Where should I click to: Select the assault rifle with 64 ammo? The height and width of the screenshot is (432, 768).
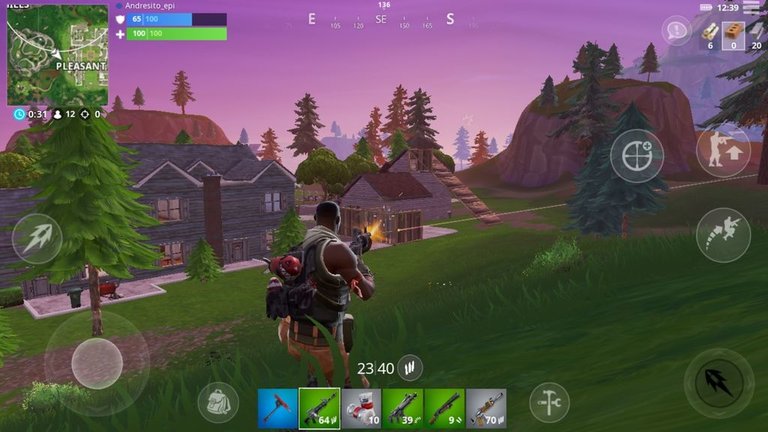[x=320, y=408]
